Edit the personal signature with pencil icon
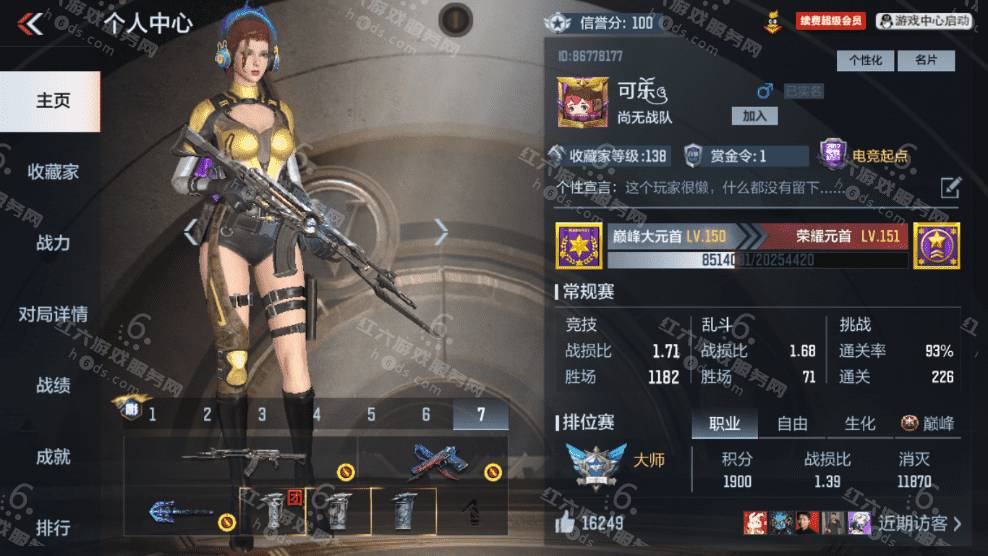 pyautogui.click(x=950, y=187)
